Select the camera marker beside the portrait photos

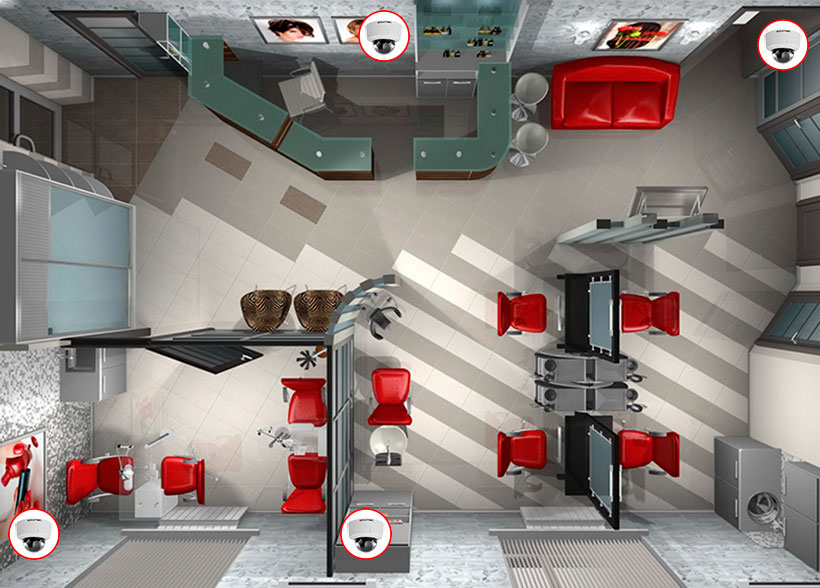(381, 37)
